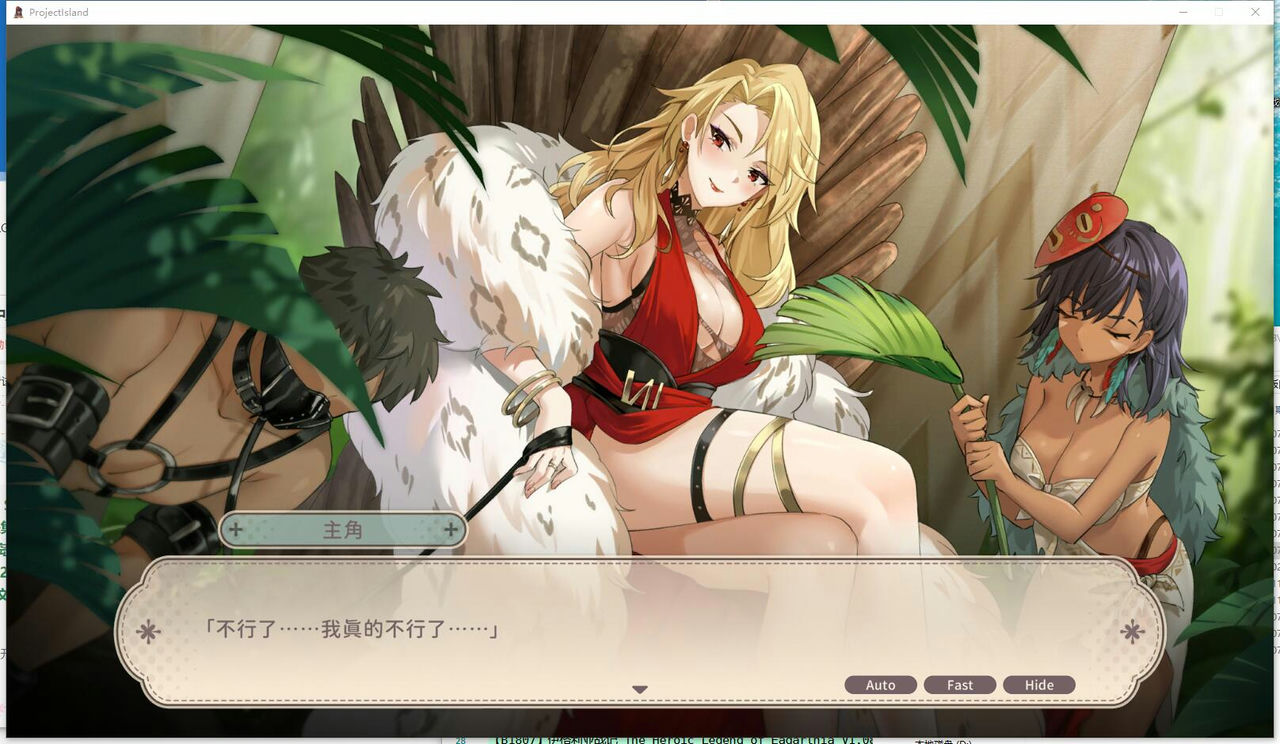This screenshot has height=744, width=1280.
Task: Hide the dialogue interface with the Hide button
Action: click(x=1039, y=684)
